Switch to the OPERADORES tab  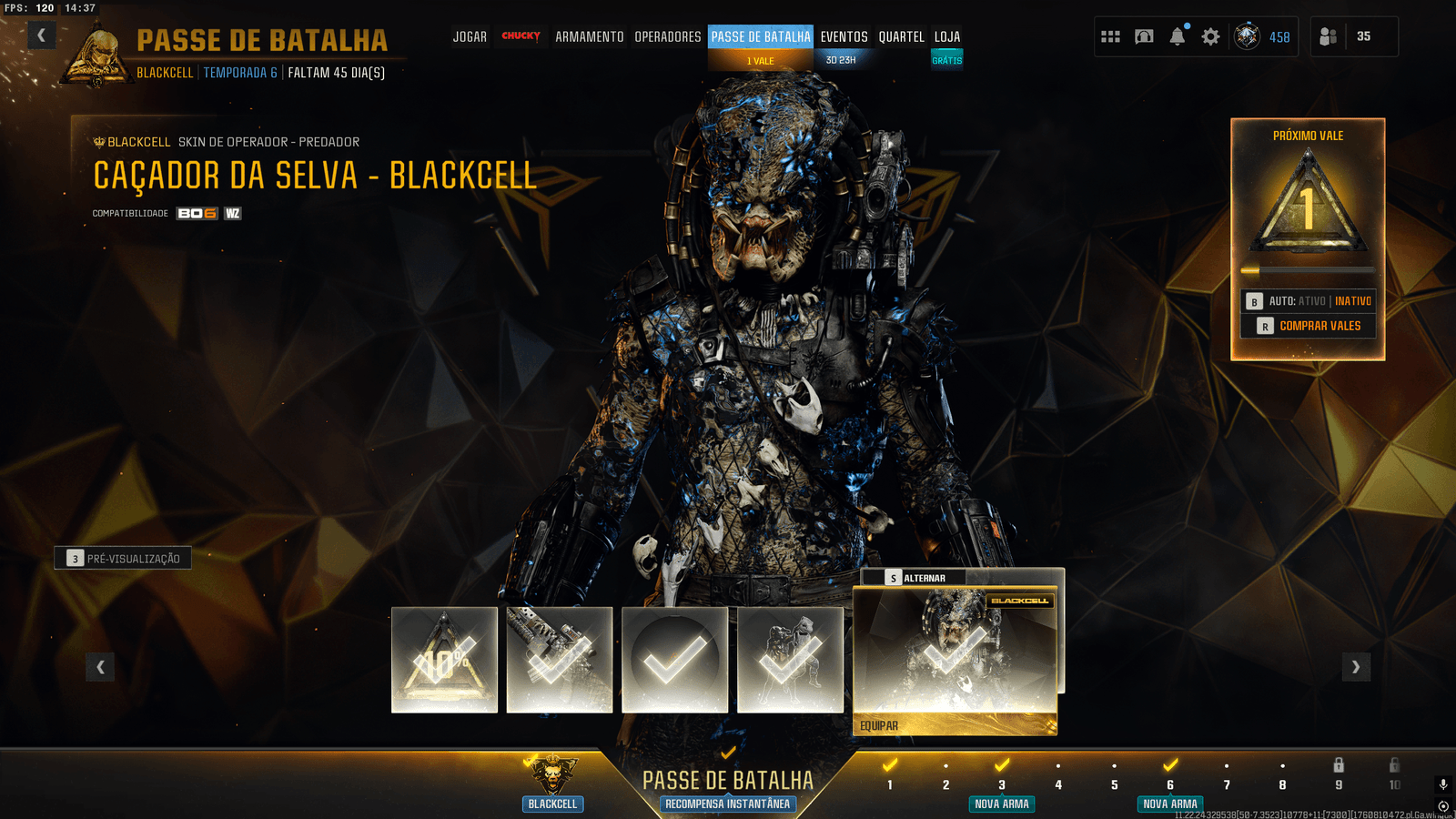[668, 37]
